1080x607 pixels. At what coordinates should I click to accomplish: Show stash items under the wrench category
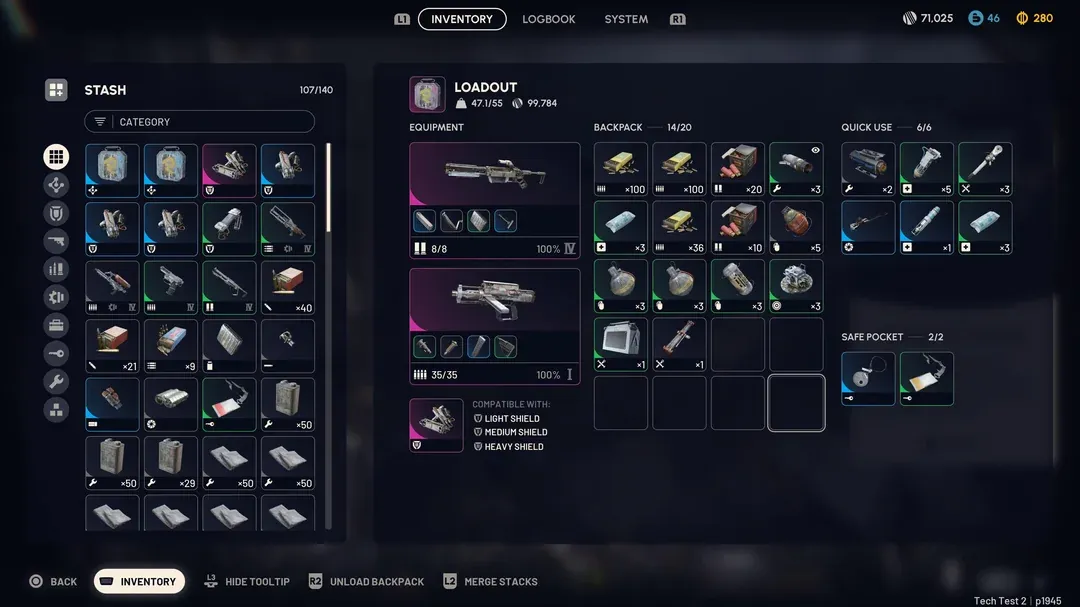pyautogui.click(x=56, y=382)
